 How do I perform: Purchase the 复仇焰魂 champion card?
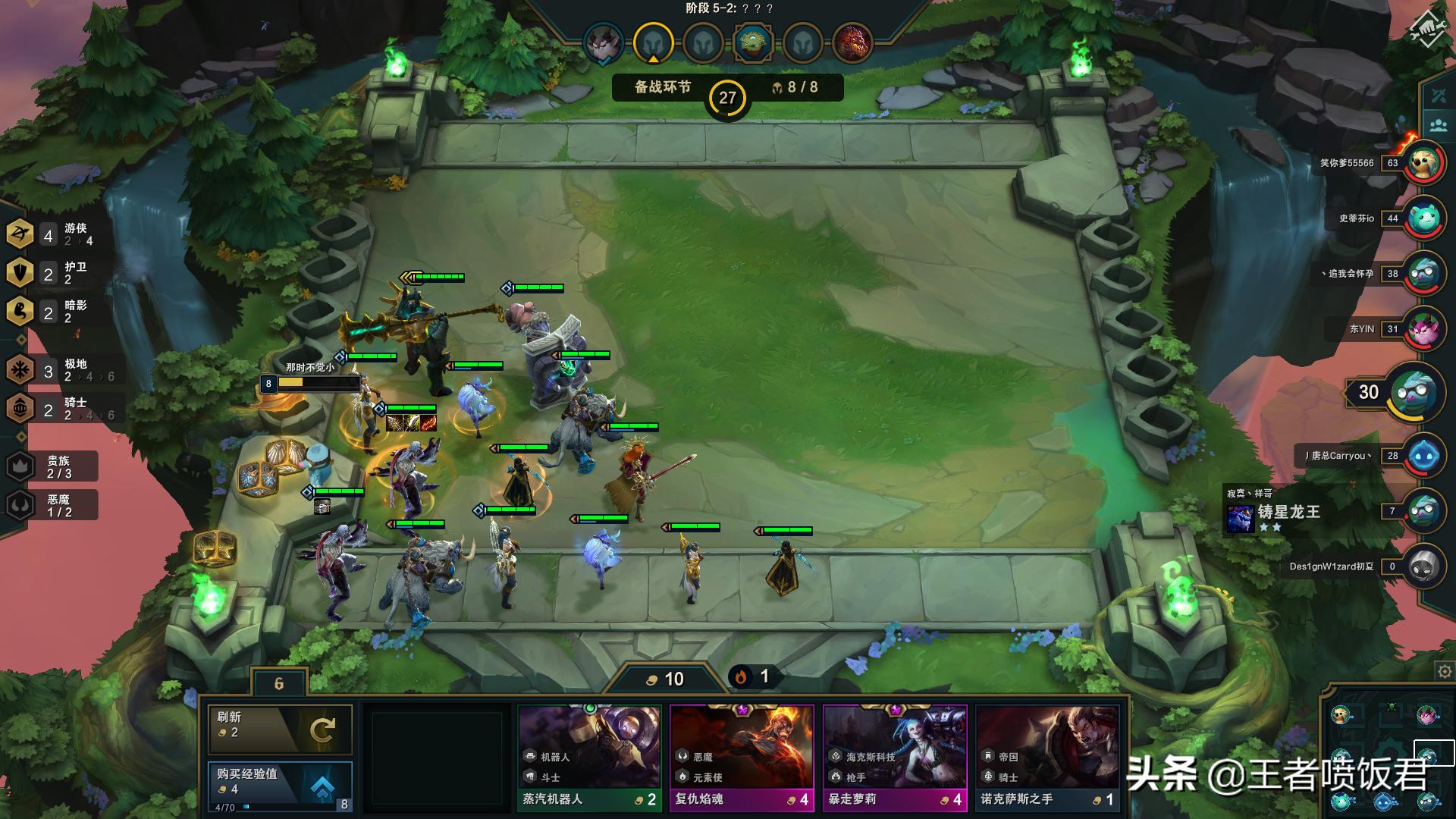pos(742,758)
